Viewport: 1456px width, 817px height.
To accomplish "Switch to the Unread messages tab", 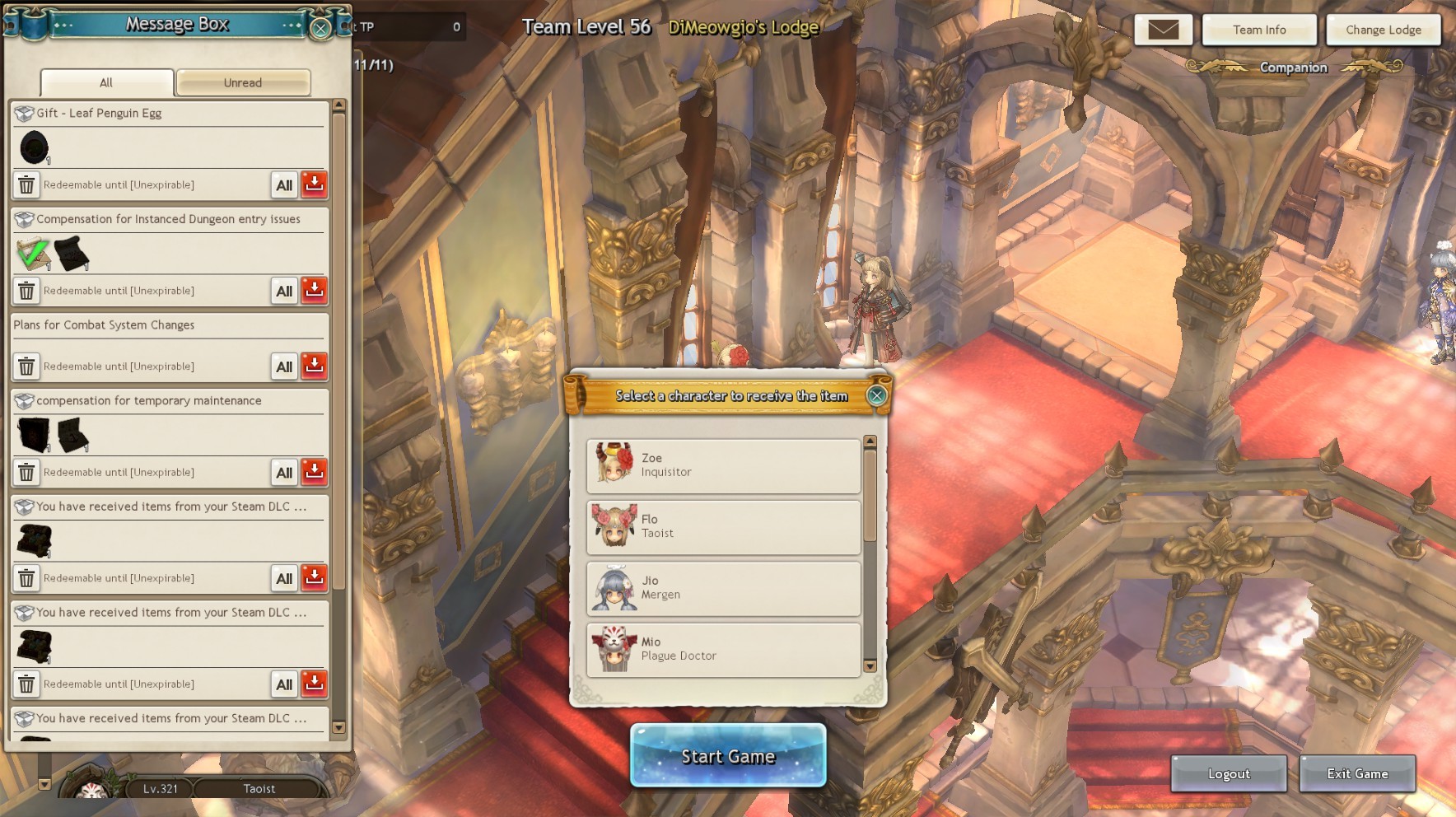I will pyautogui.click(x=243, y=82).
